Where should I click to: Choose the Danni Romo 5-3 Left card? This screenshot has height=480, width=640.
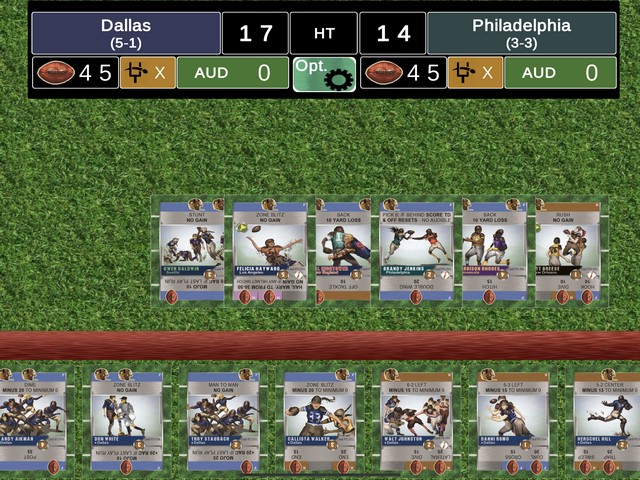pyautogui.click(x=512, y=422)
